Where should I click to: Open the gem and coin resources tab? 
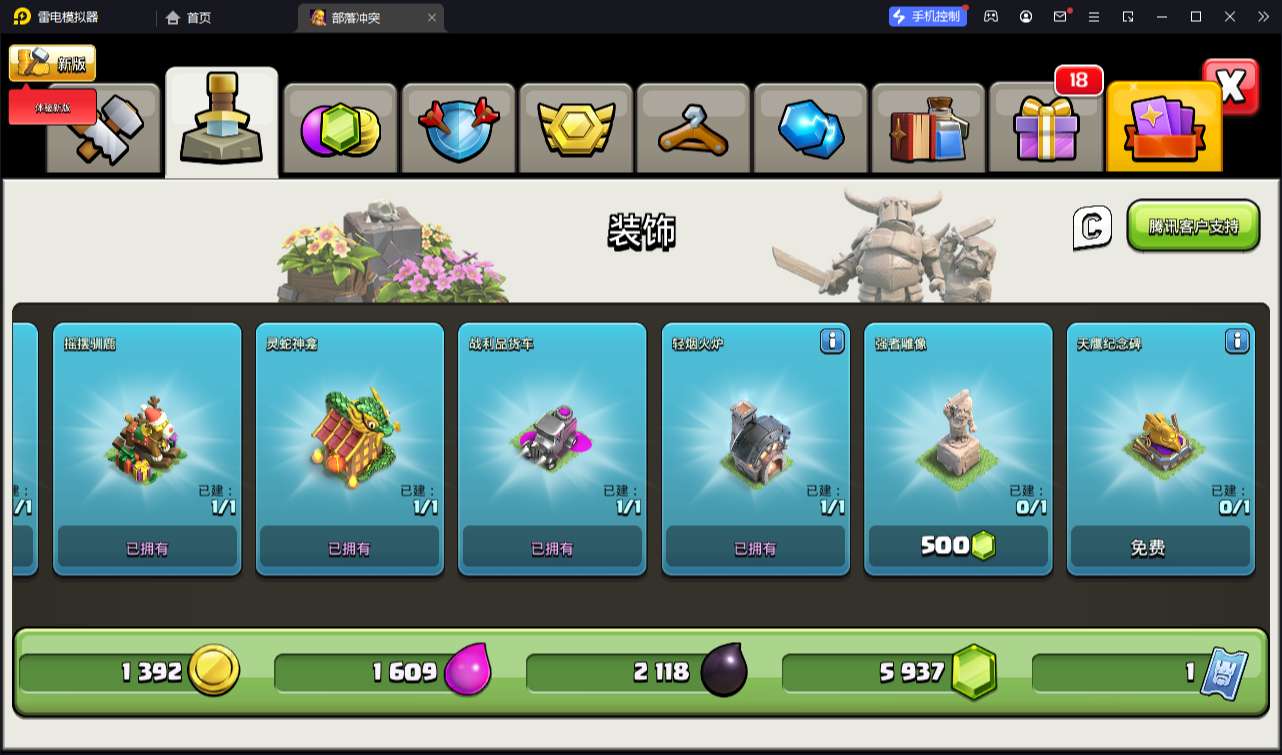(x=340, y=130)
